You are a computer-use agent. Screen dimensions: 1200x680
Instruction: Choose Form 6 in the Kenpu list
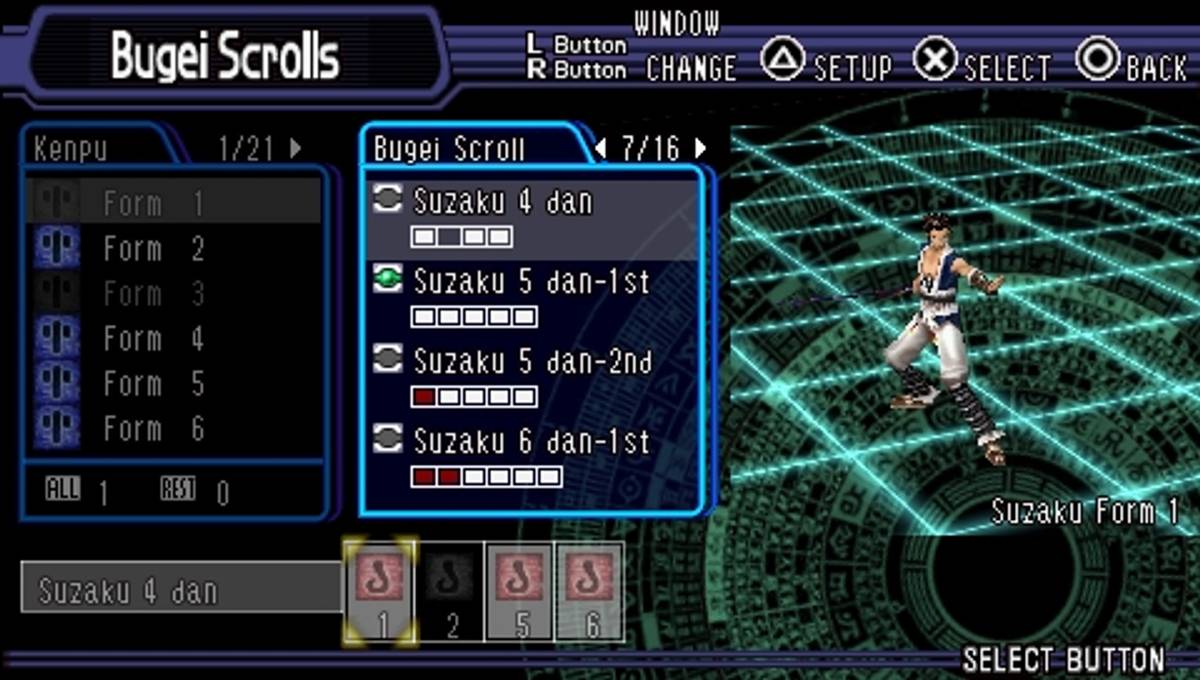(x=152, y=429)
